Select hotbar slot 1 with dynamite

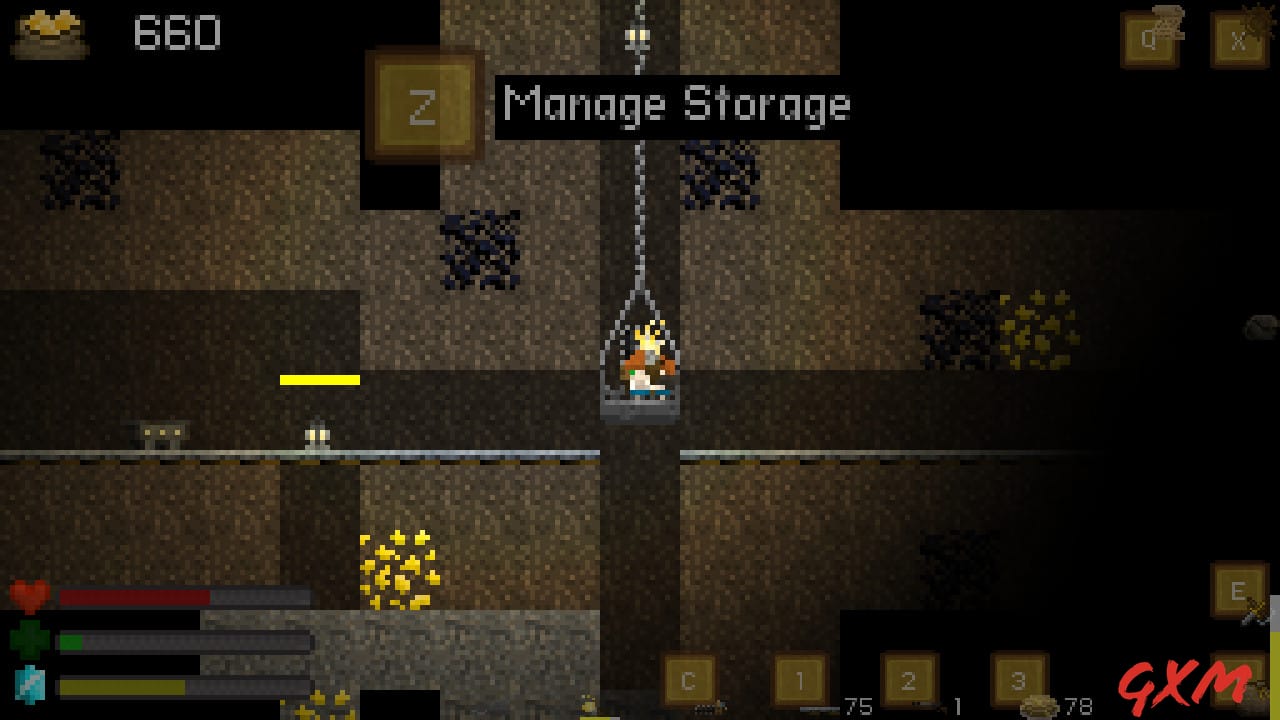pyautogui.click(x=800, y=681)
